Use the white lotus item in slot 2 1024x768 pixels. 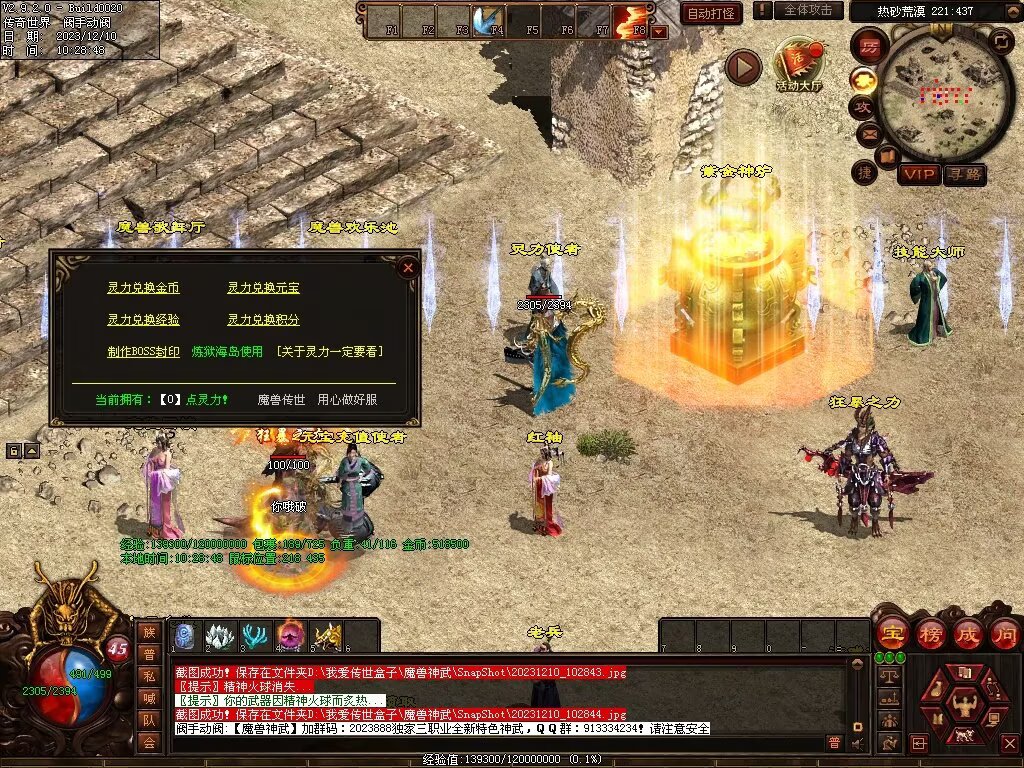click(x=219, y=635)
